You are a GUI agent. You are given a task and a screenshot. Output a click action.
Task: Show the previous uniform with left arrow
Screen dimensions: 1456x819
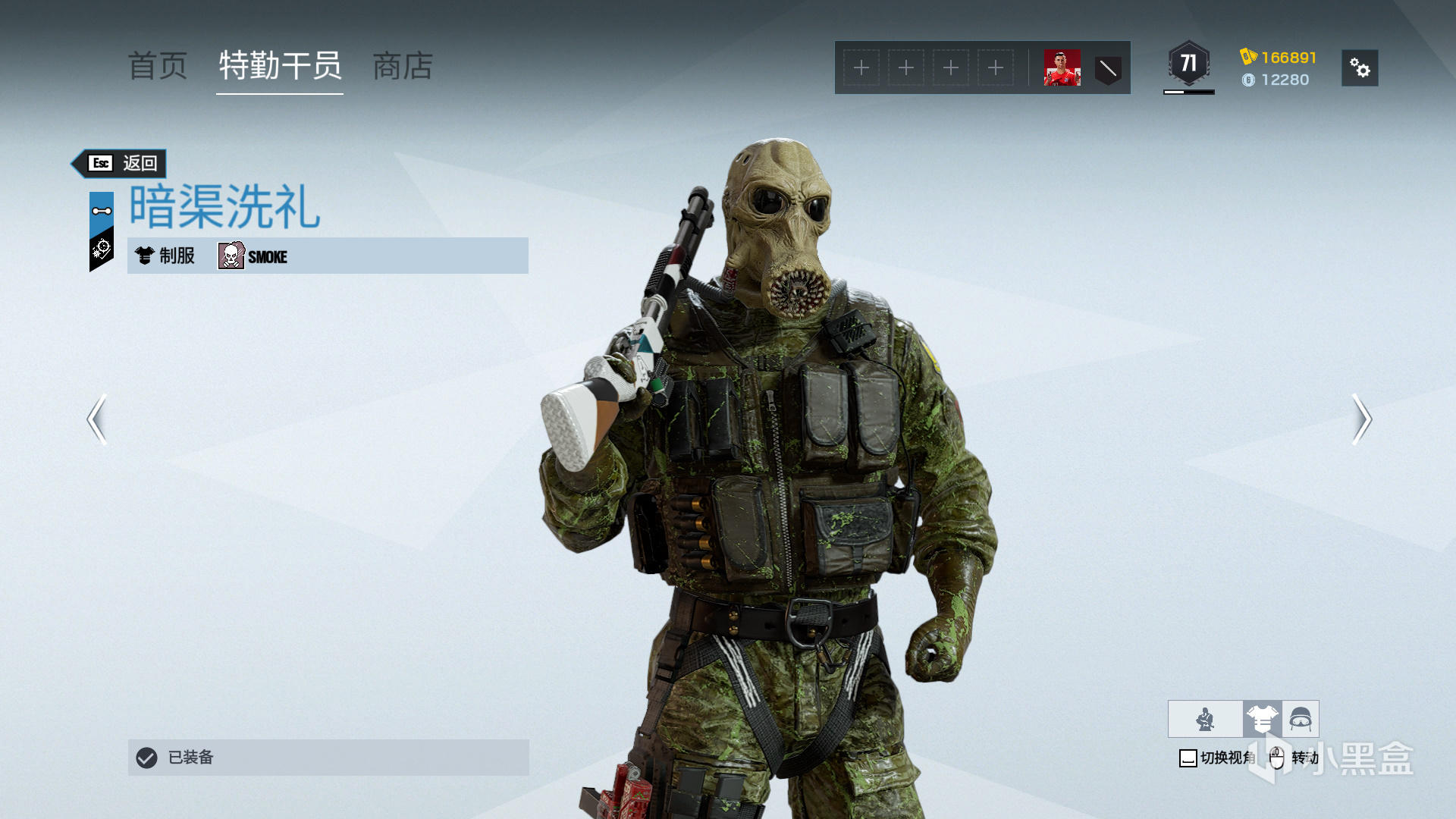coord(97,419)
